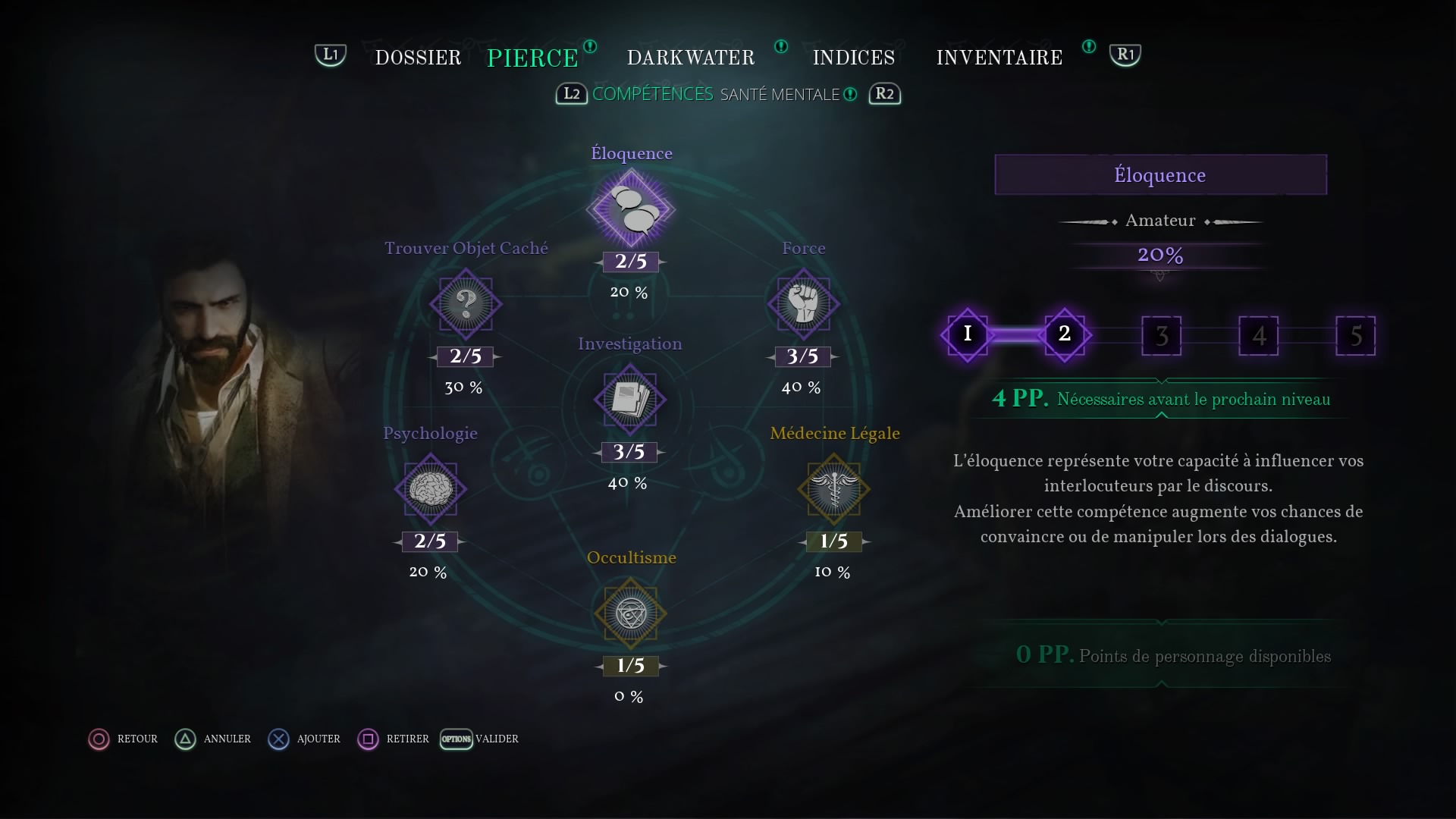The height and width of the screenshot is (819, 1456).
Task: Select the Occultisme skill icon
Action: tap(630, 613)
